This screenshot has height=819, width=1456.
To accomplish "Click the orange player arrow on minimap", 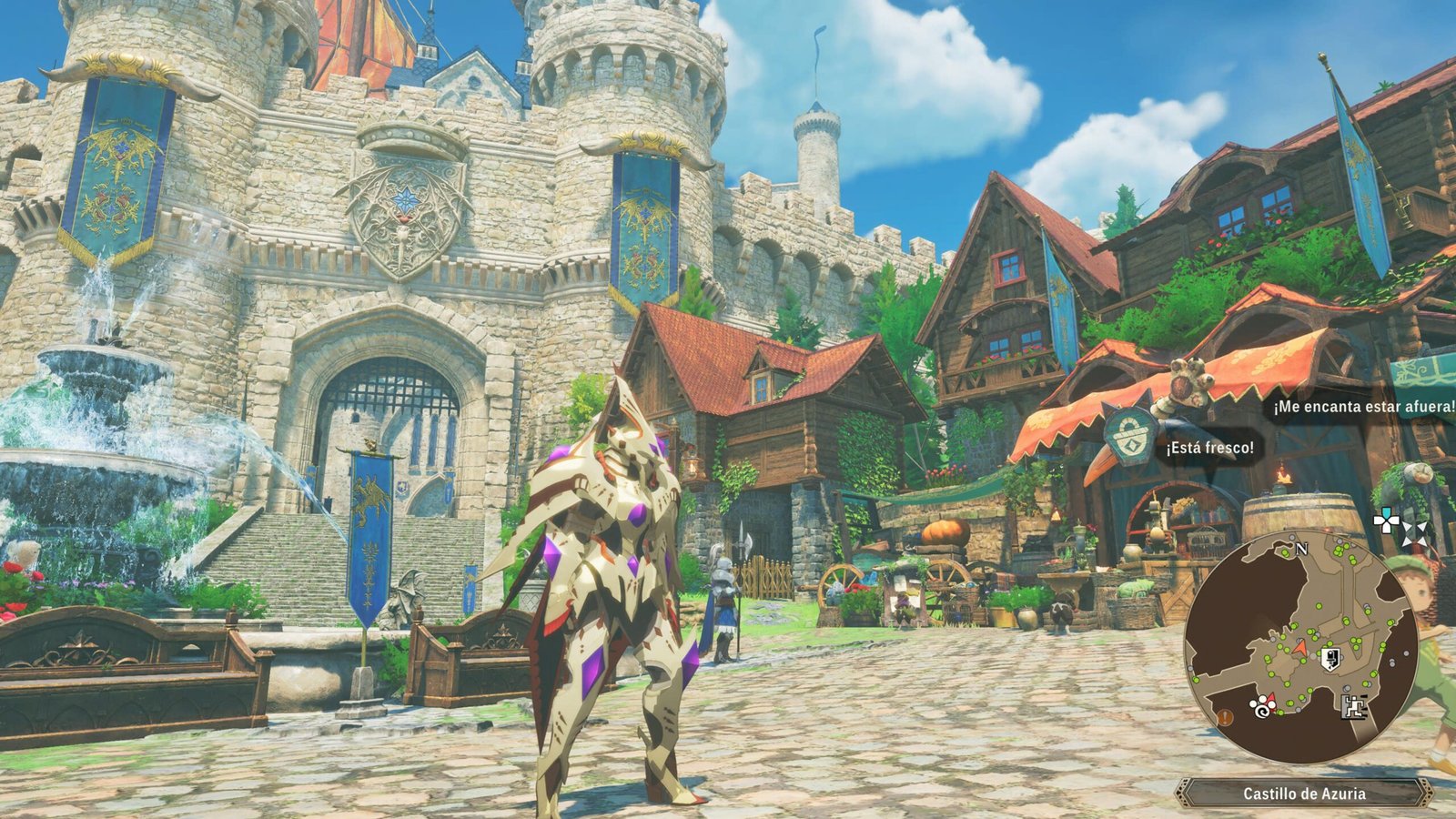I will pyautogui.click(x=1300, y=648).
